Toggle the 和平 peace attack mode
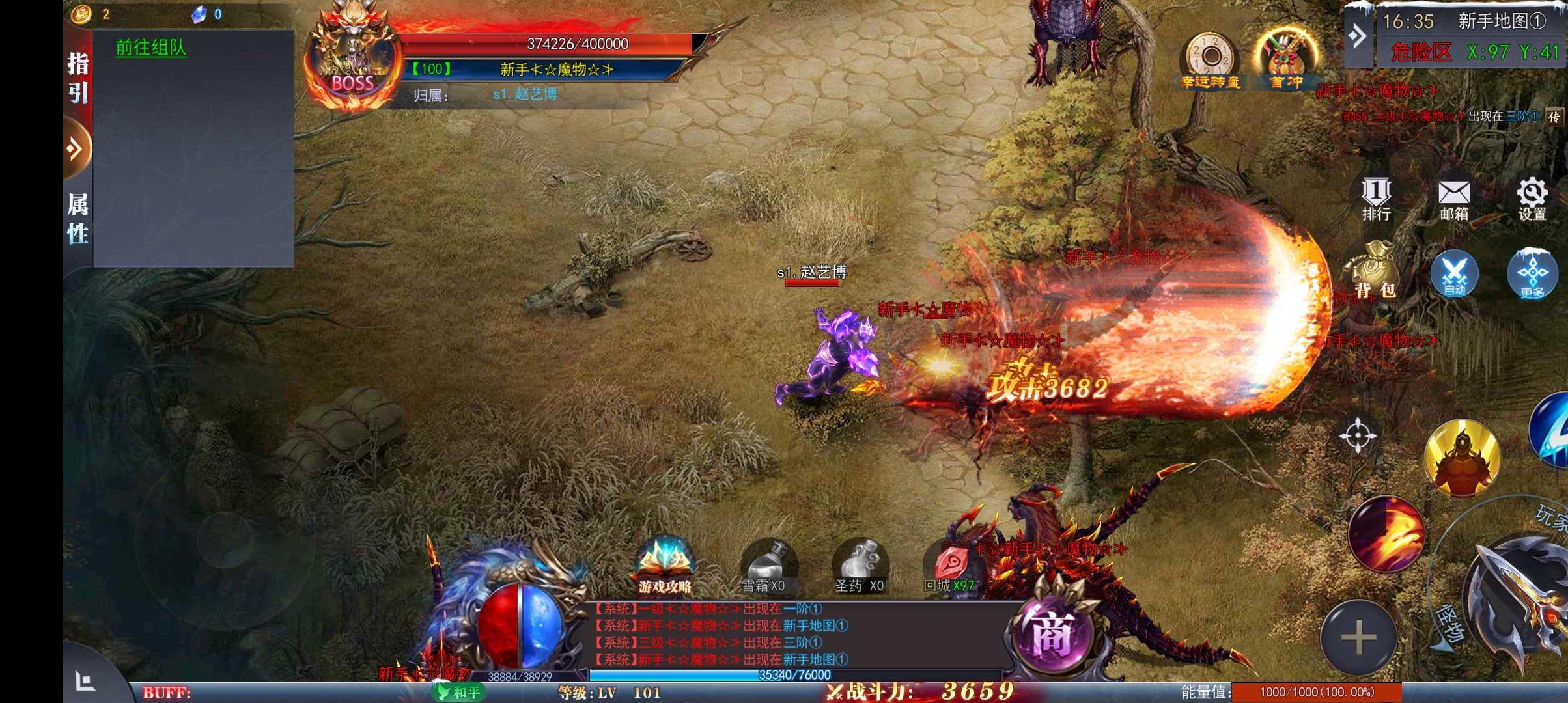The height and width of the screenshot is (703, 1568). tap(460, 692)
